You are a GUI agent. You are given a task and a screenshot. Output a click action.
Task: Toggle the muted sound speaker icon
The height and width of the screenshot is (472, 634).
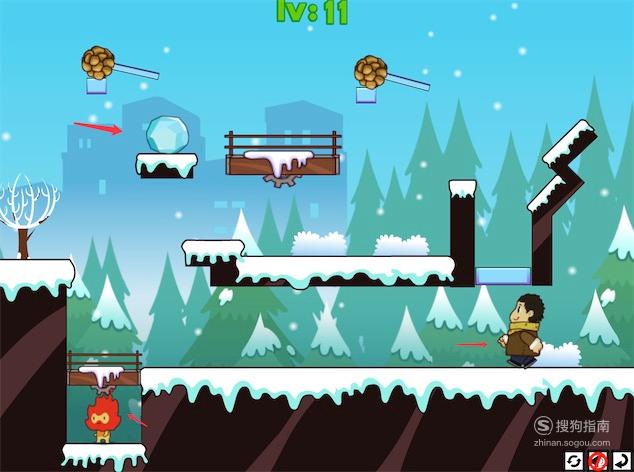pyautogui.click(x=597, y=460)
